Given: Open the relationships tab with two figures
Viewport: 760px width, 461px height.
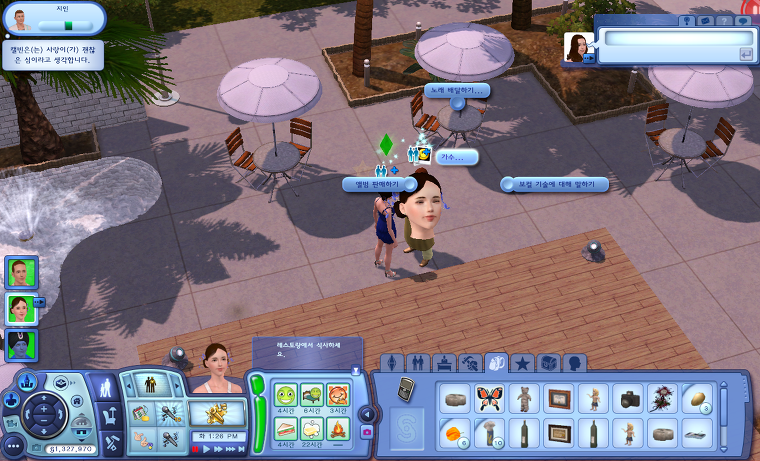Looking at the screenshot, I should 418,362.
